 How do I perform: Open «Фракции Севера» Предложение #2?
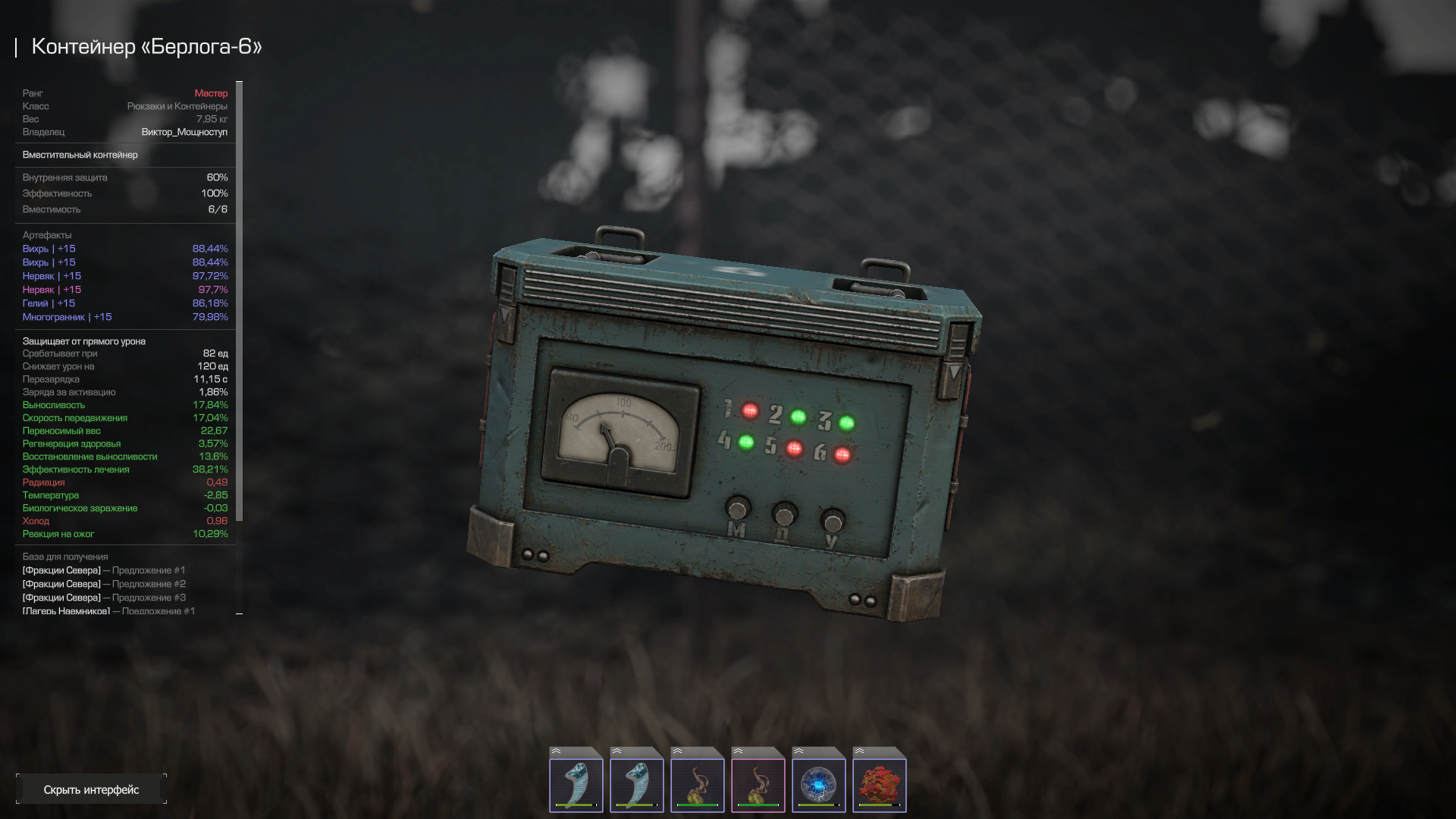pos(104,584)
